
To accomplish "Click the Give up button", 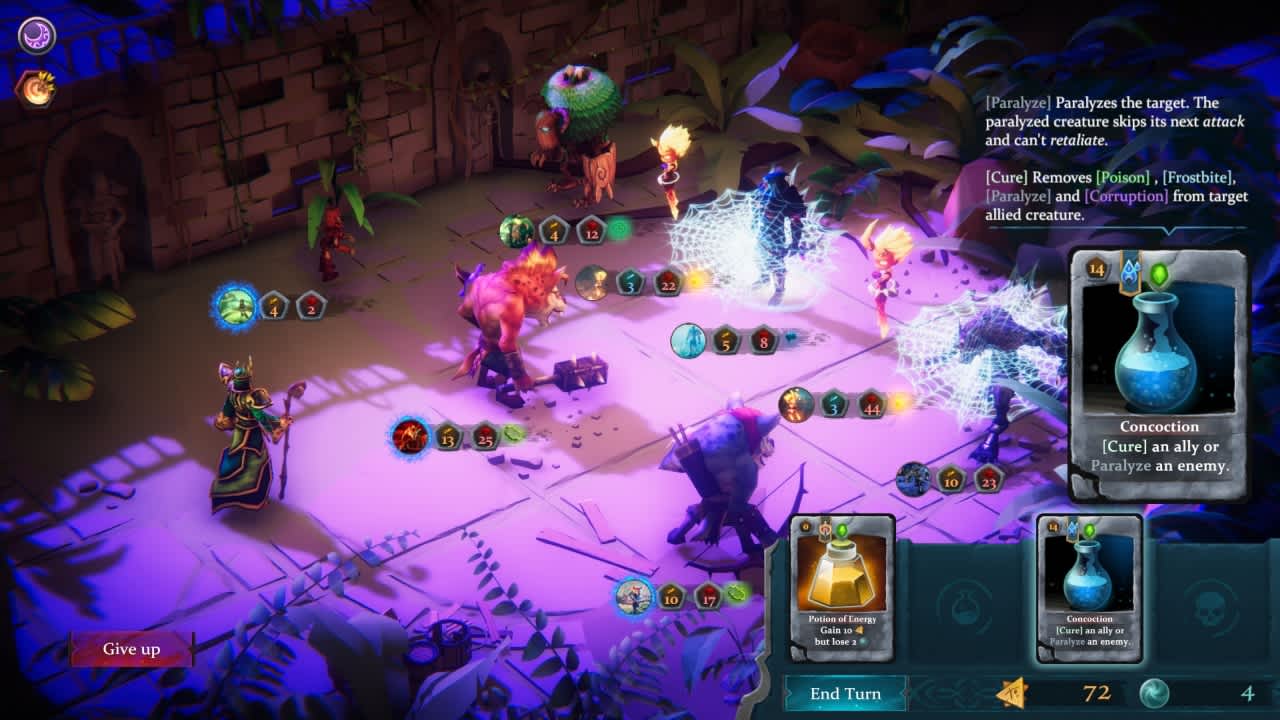I will tap(131, 649).
